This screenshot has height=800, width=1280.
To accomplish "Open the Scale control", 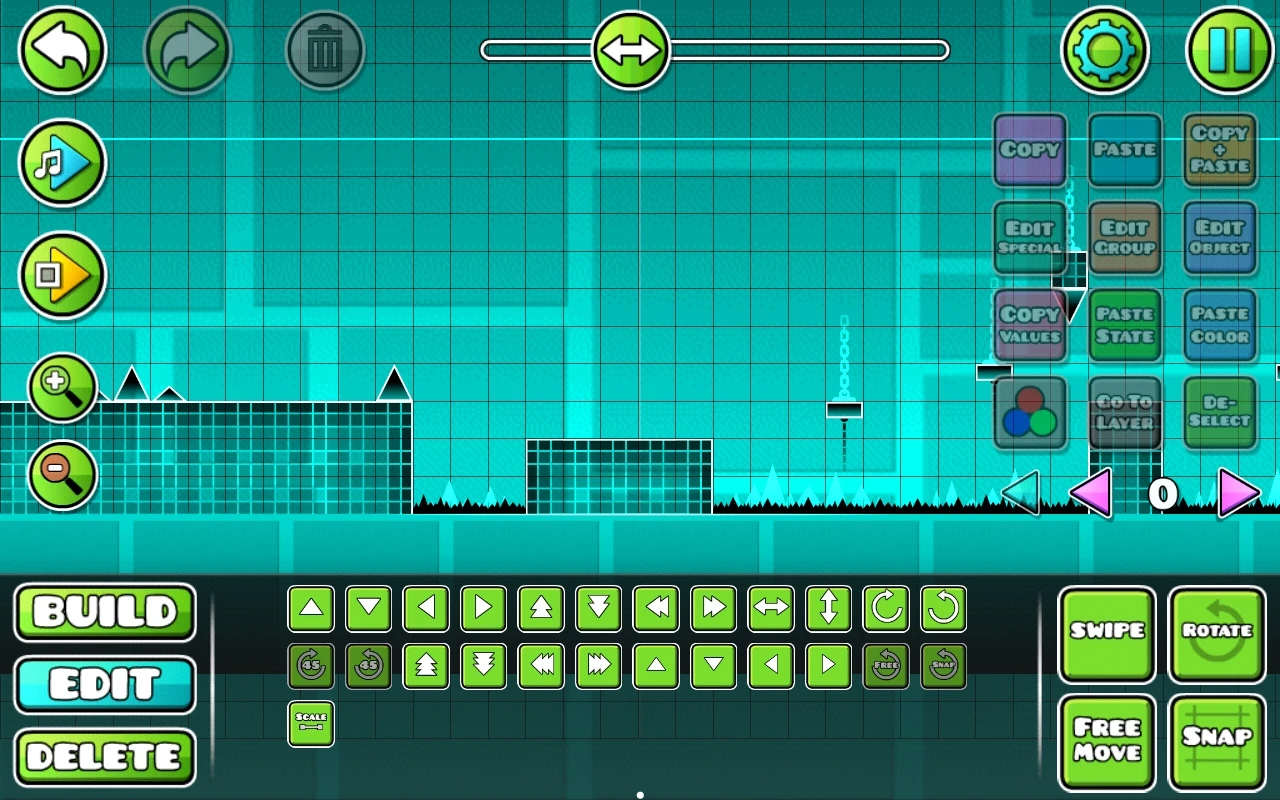I will coord(311,722).
